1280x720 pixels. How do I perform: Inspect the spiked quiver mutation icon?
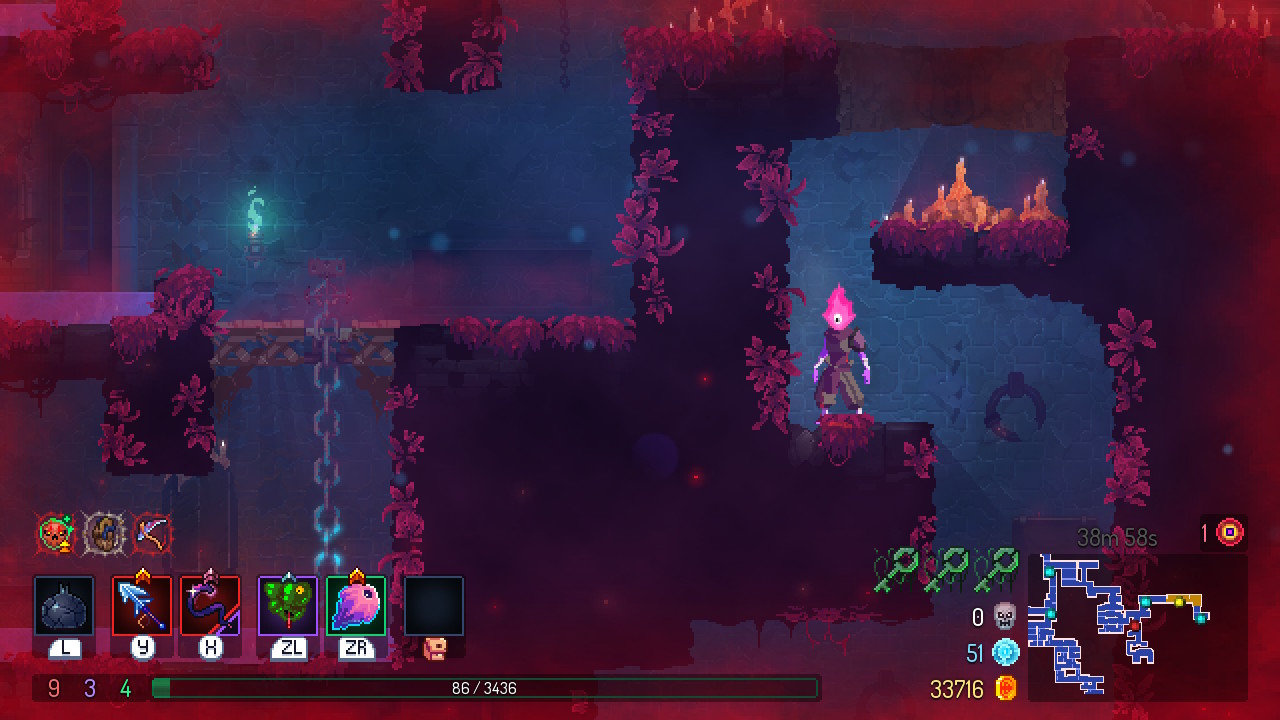(103, 533)
